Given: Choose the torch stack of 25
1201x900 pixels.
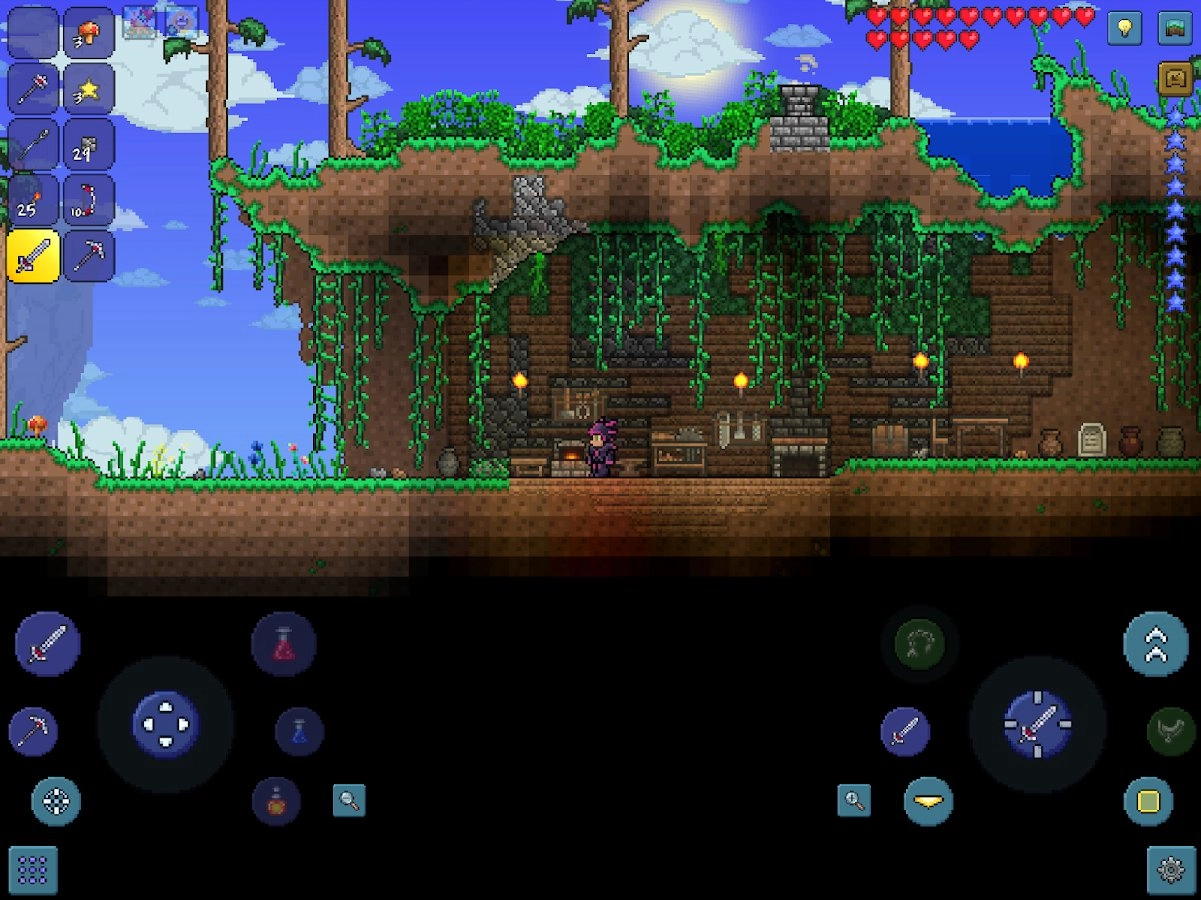Looking at the screenshot, I should coord(33,201).
